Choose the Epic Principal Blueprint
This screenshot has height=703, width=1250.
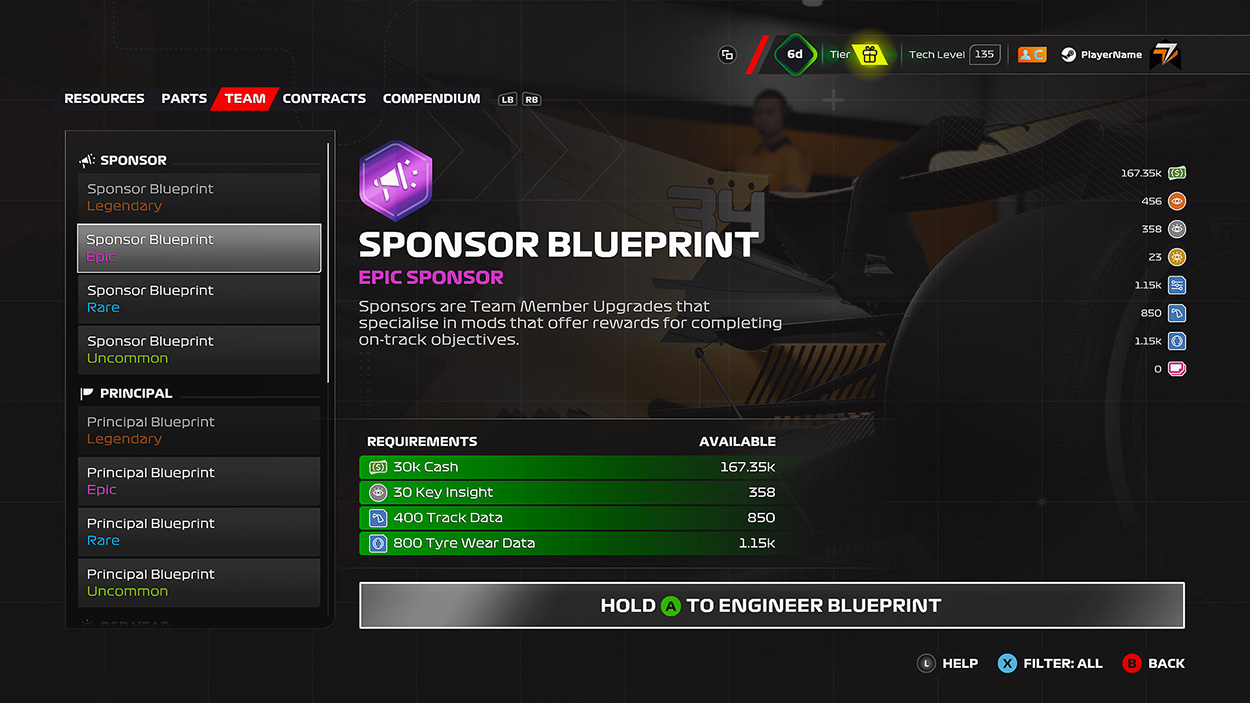click(x=199, y=481)
